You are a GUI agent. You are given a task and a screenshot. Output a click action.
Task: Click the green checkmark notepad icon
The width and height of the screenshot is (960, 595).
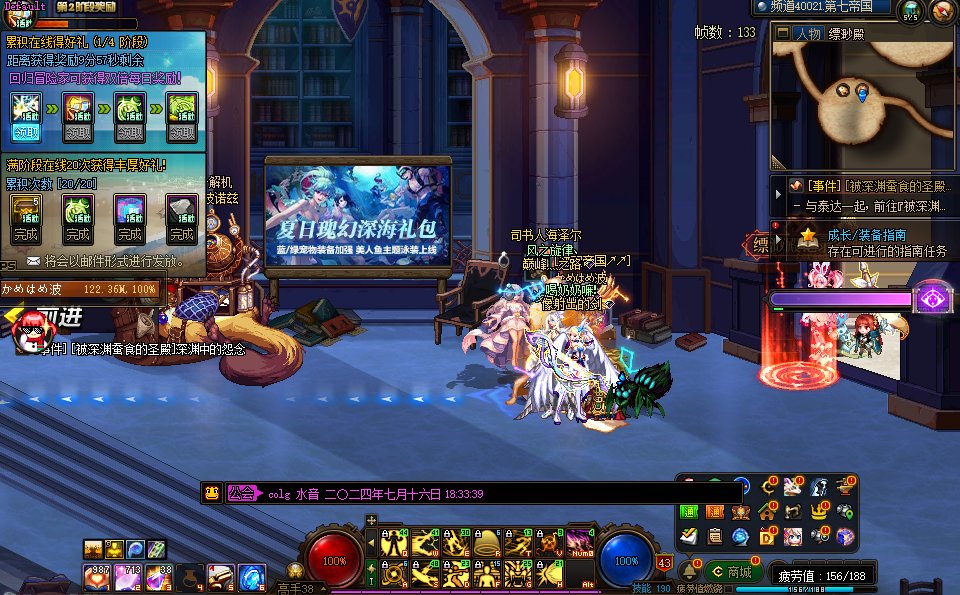click(689, 537)
